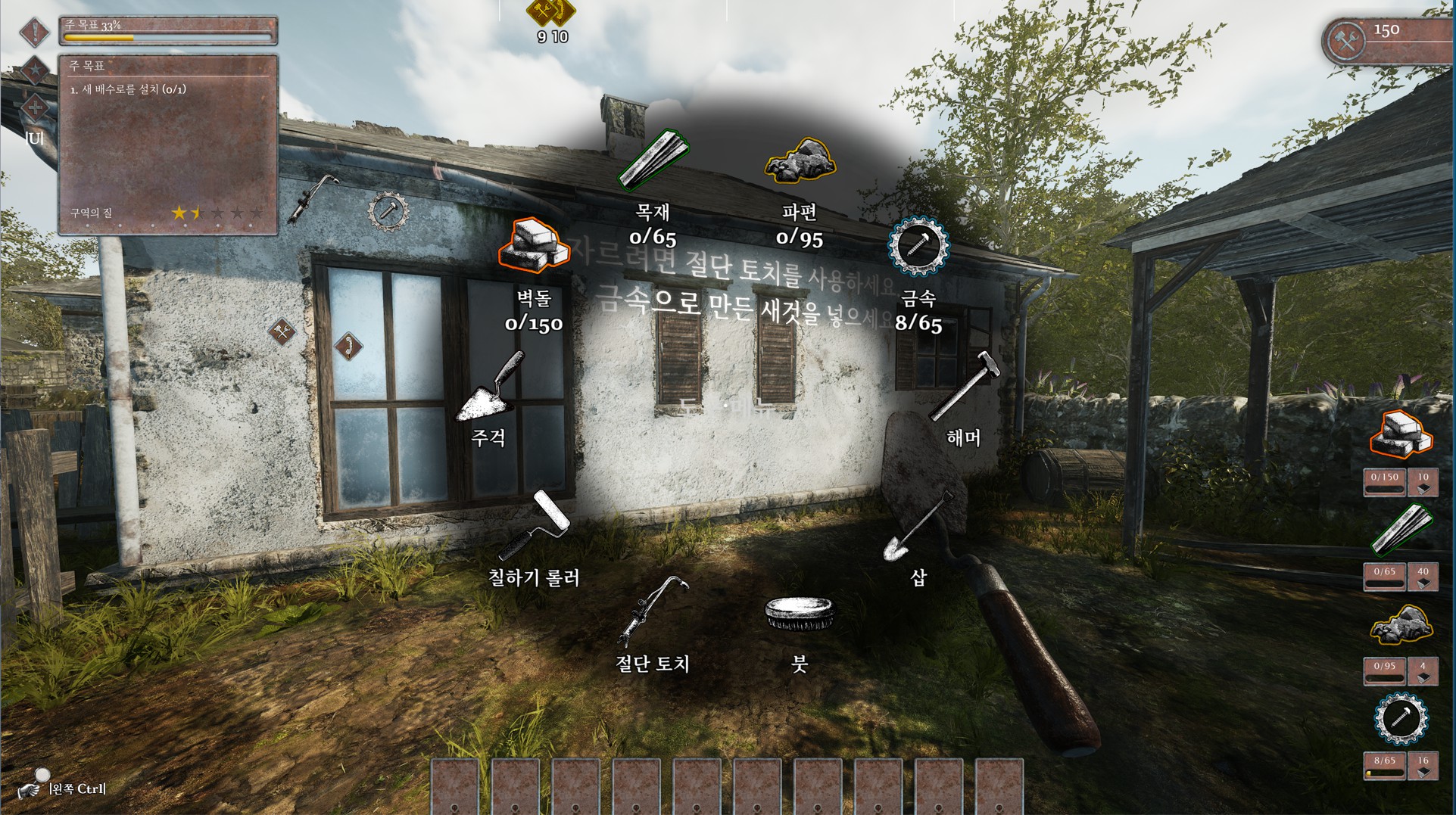Screen dimensions: 1456x815
Task: Select the 벽돌 brick resource
Action: [x=533, y=246]
